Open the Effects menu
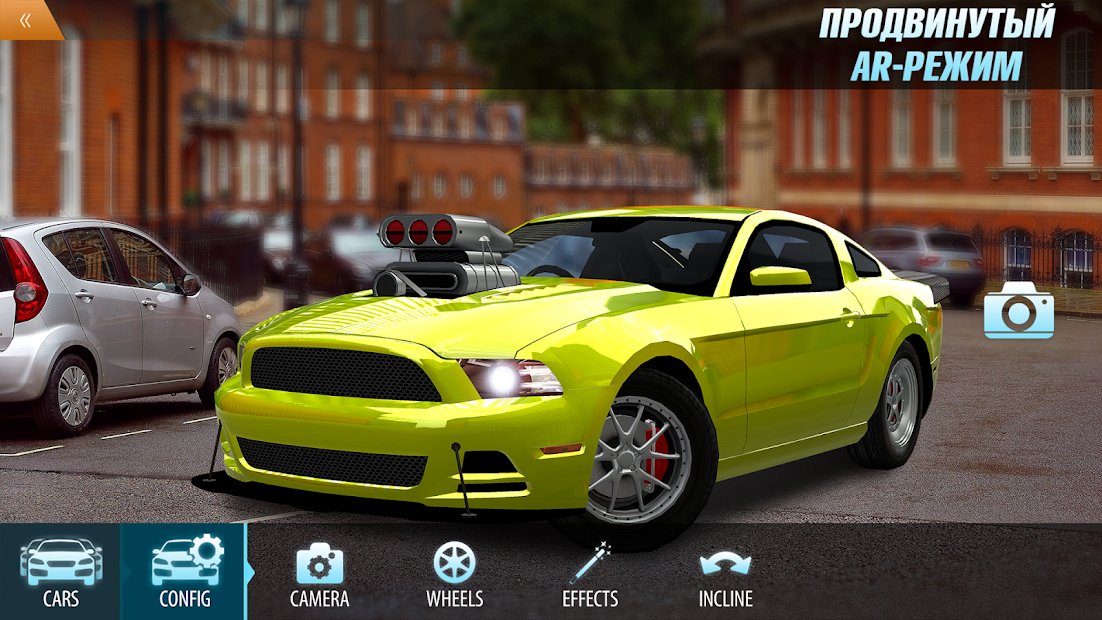1102x620 pixels. pyautogui.click(x=590, y=574)
